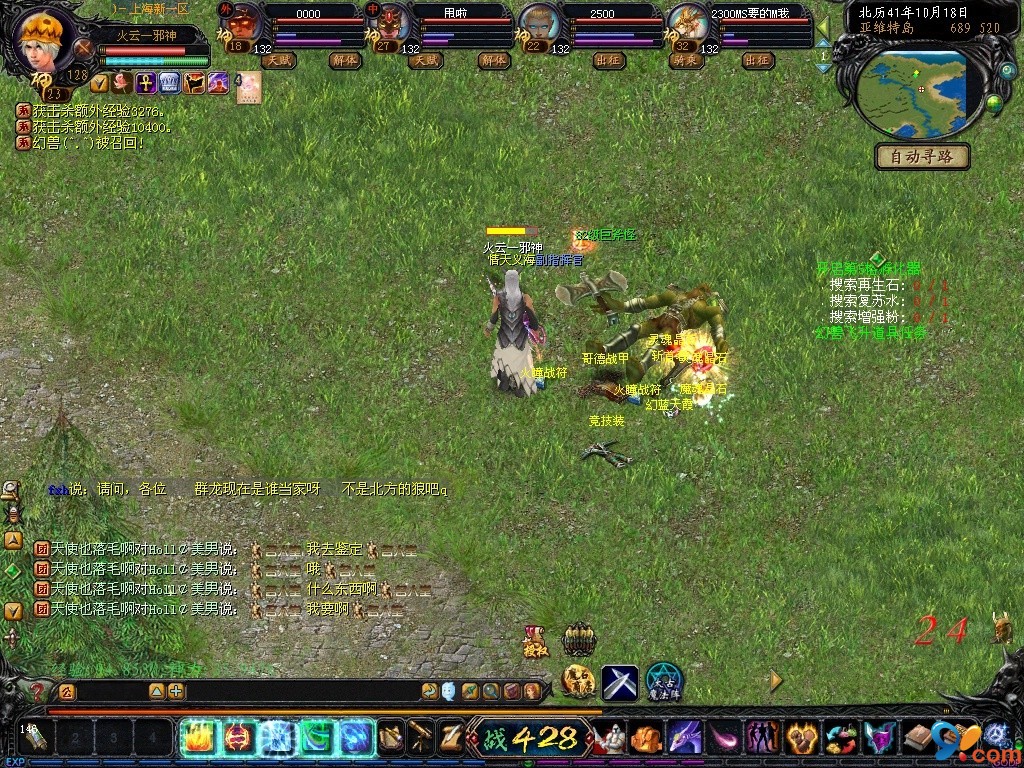
Task: Click the 自动寻路 auto-pathfinding button
Action: (922, 156)
